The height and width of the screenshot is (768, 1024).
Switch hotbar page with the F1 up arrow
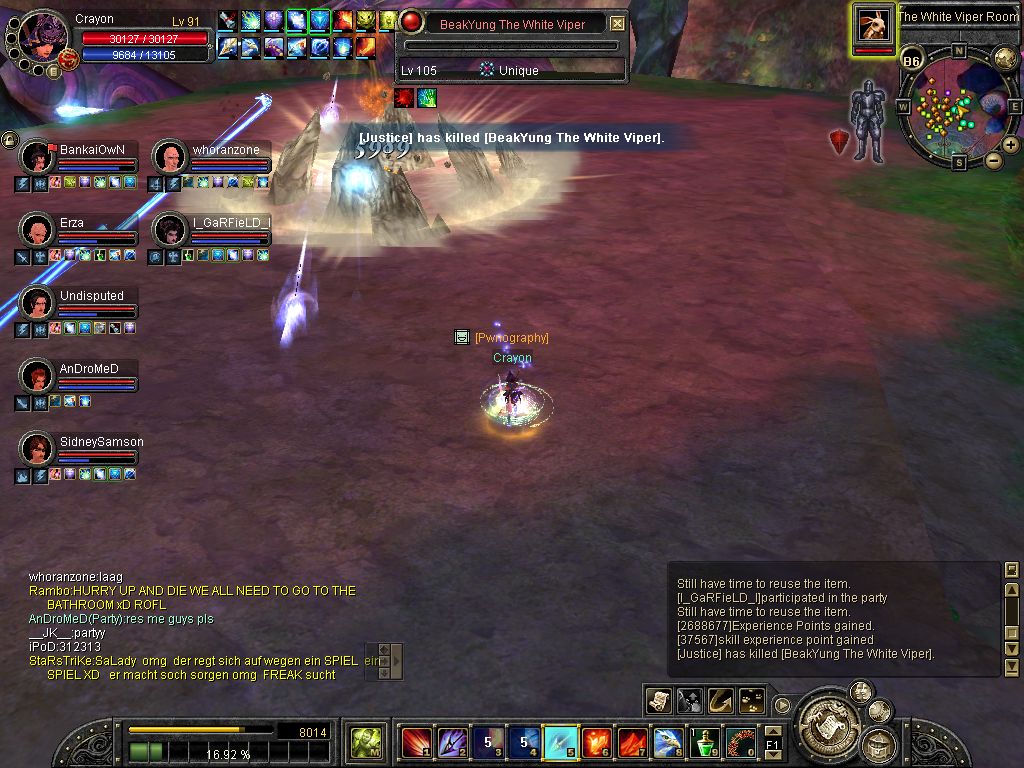[x=772, y=731]
